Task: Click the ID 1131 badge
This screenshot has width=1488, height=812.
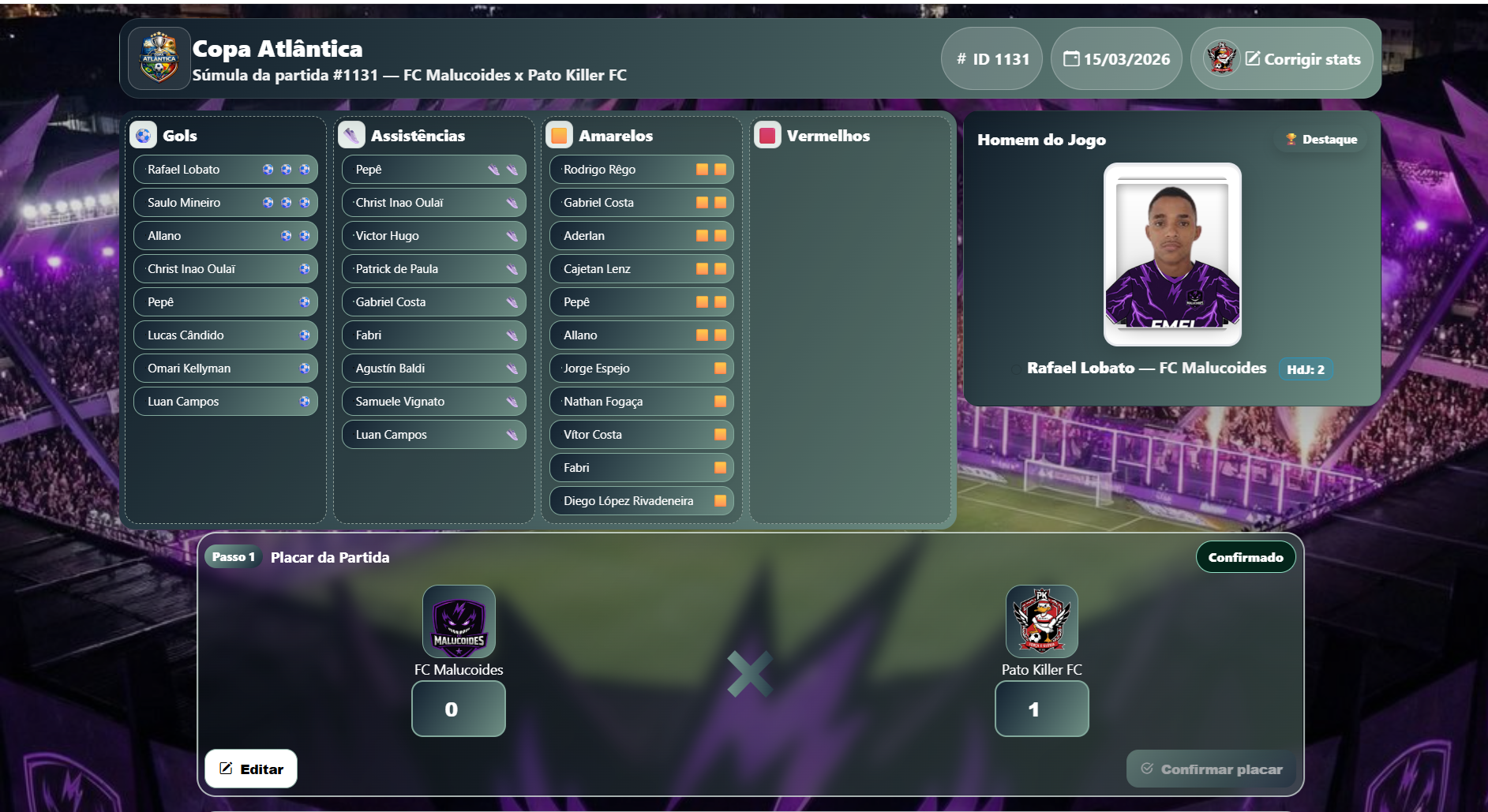Action: tap(992, 59)
